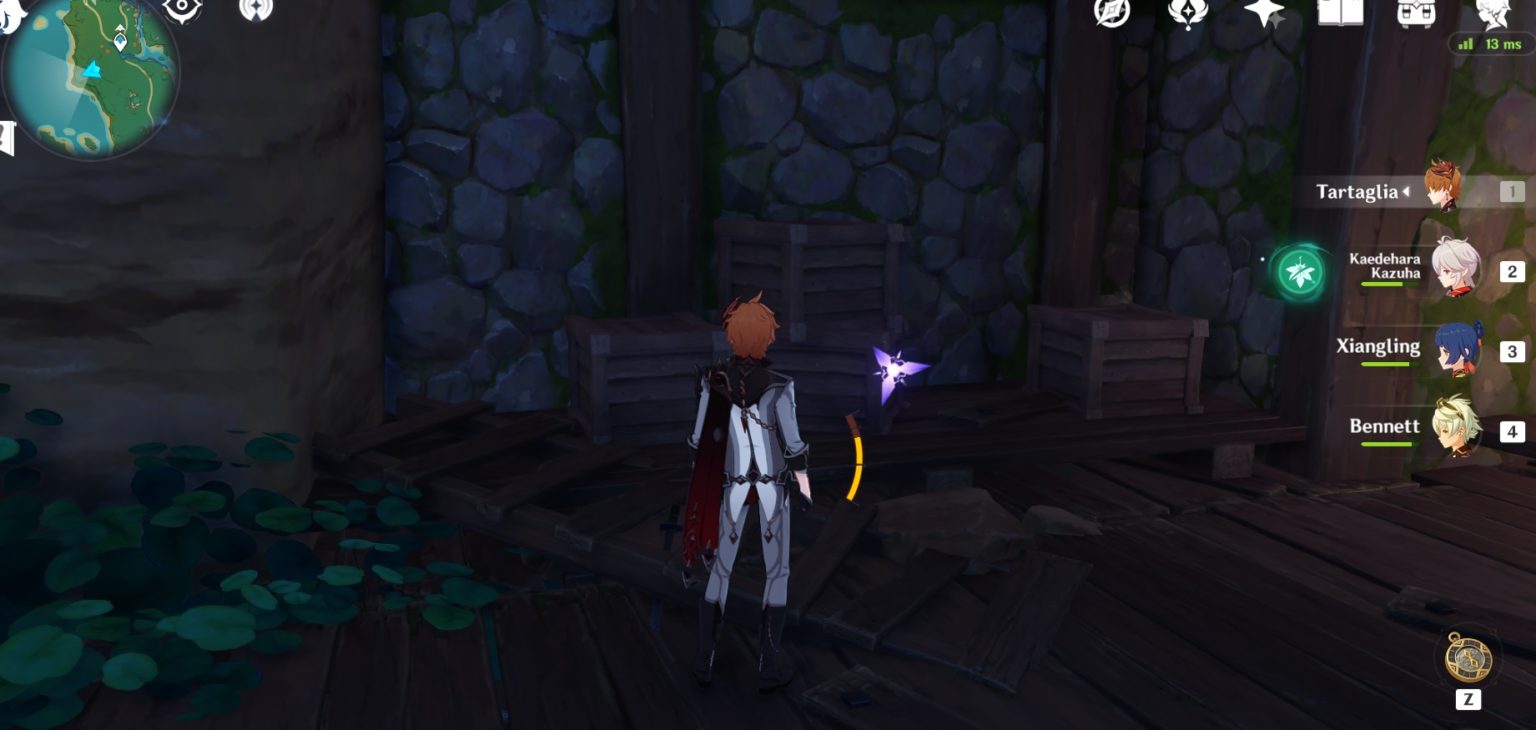Open the four-point star wish icon
The height and width of the screenshot is (730, 1536).
pyautogui.click(x=1264, y=13)
